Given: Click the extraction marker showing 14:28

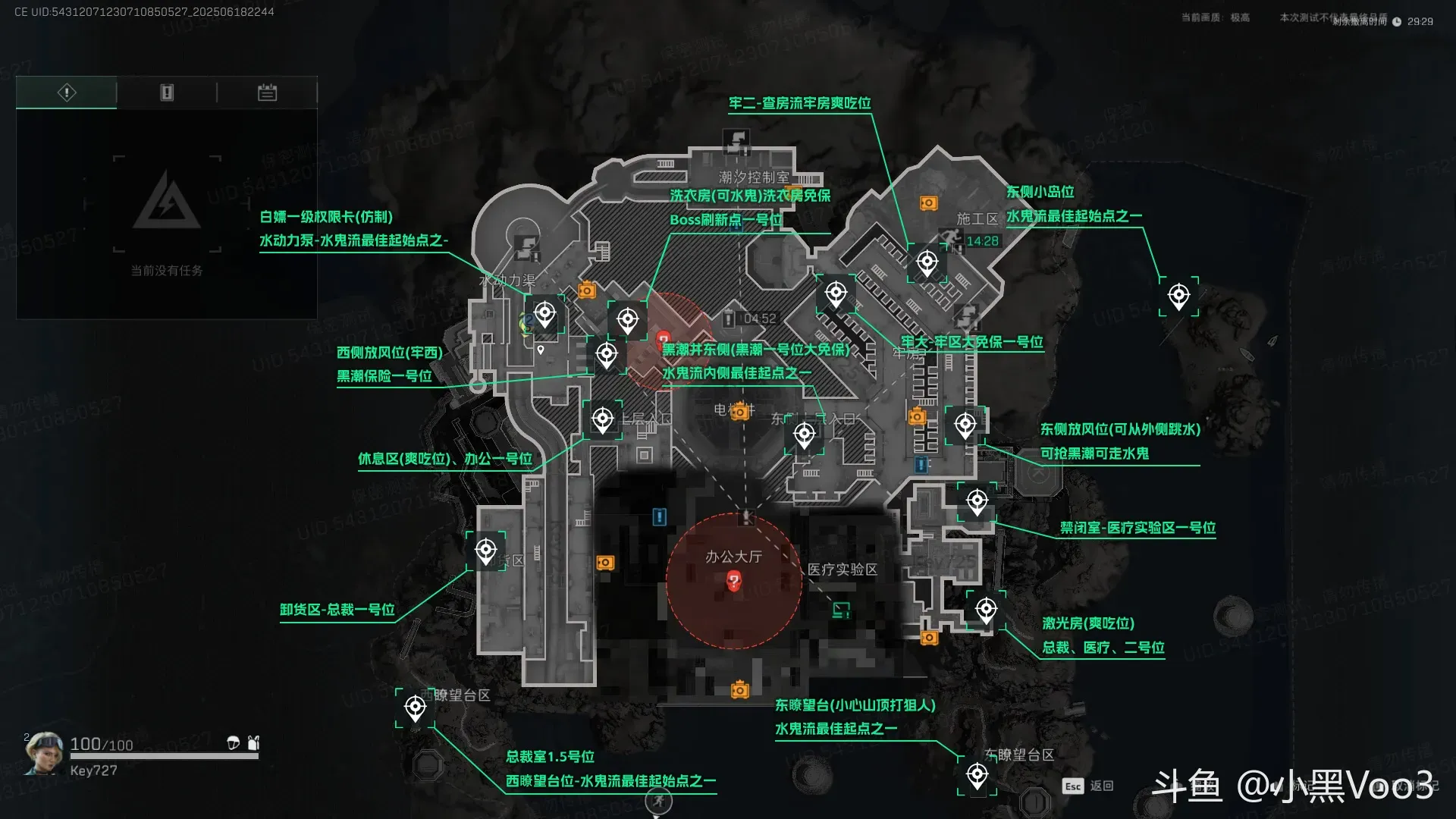Looking at the screenshot, I should 952,240.
